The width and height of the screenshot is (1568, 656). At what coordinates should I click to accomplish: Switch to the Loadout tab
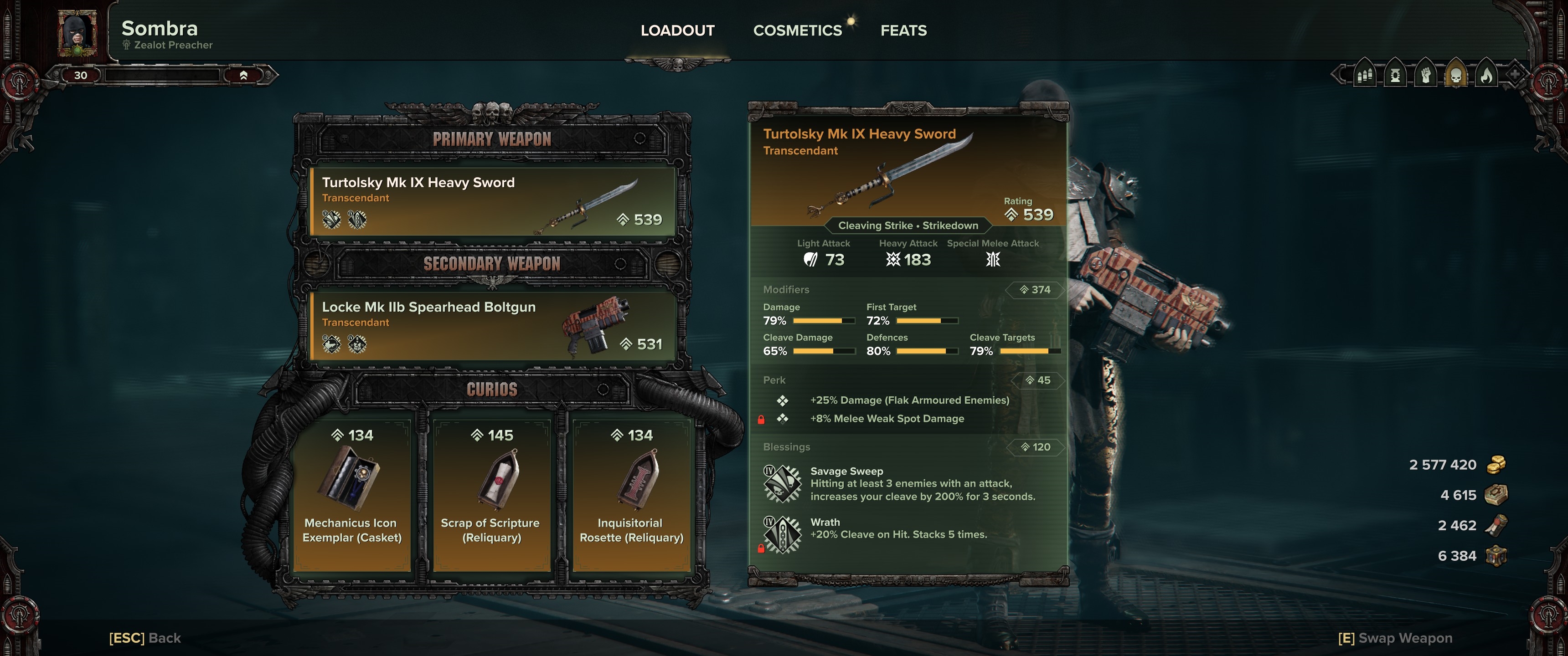(677, 31)
